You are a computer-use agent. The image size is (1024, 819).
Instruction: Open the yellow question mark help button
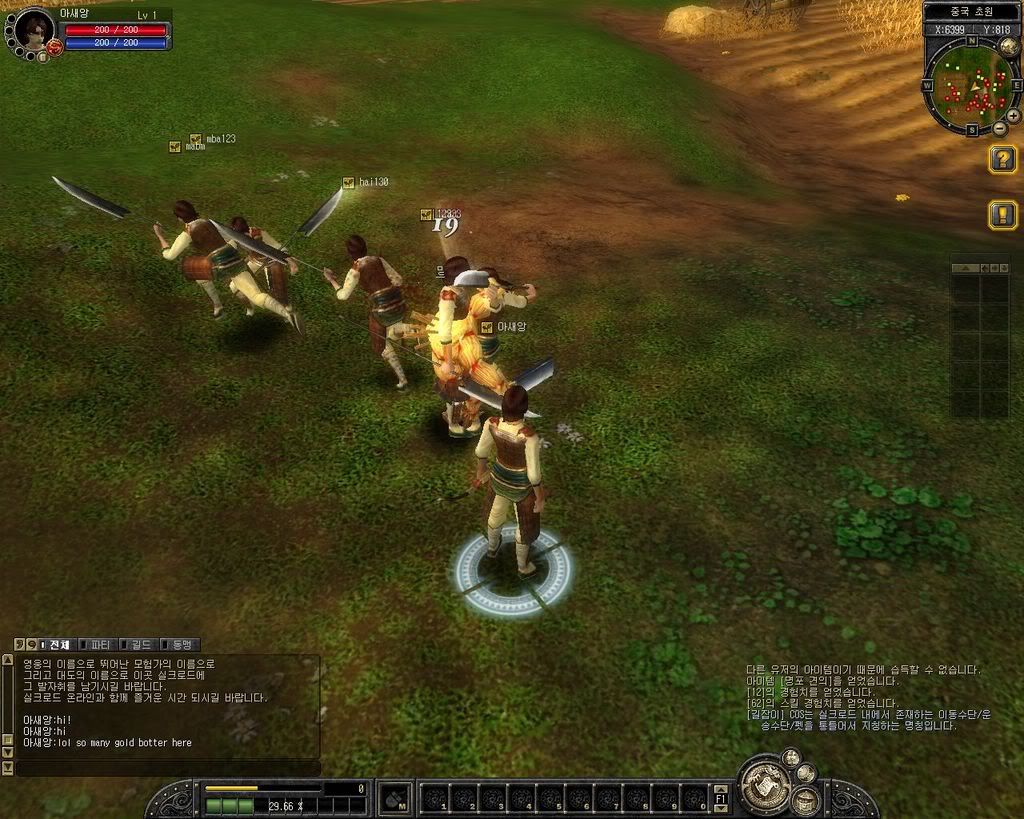click(1002, 159)
